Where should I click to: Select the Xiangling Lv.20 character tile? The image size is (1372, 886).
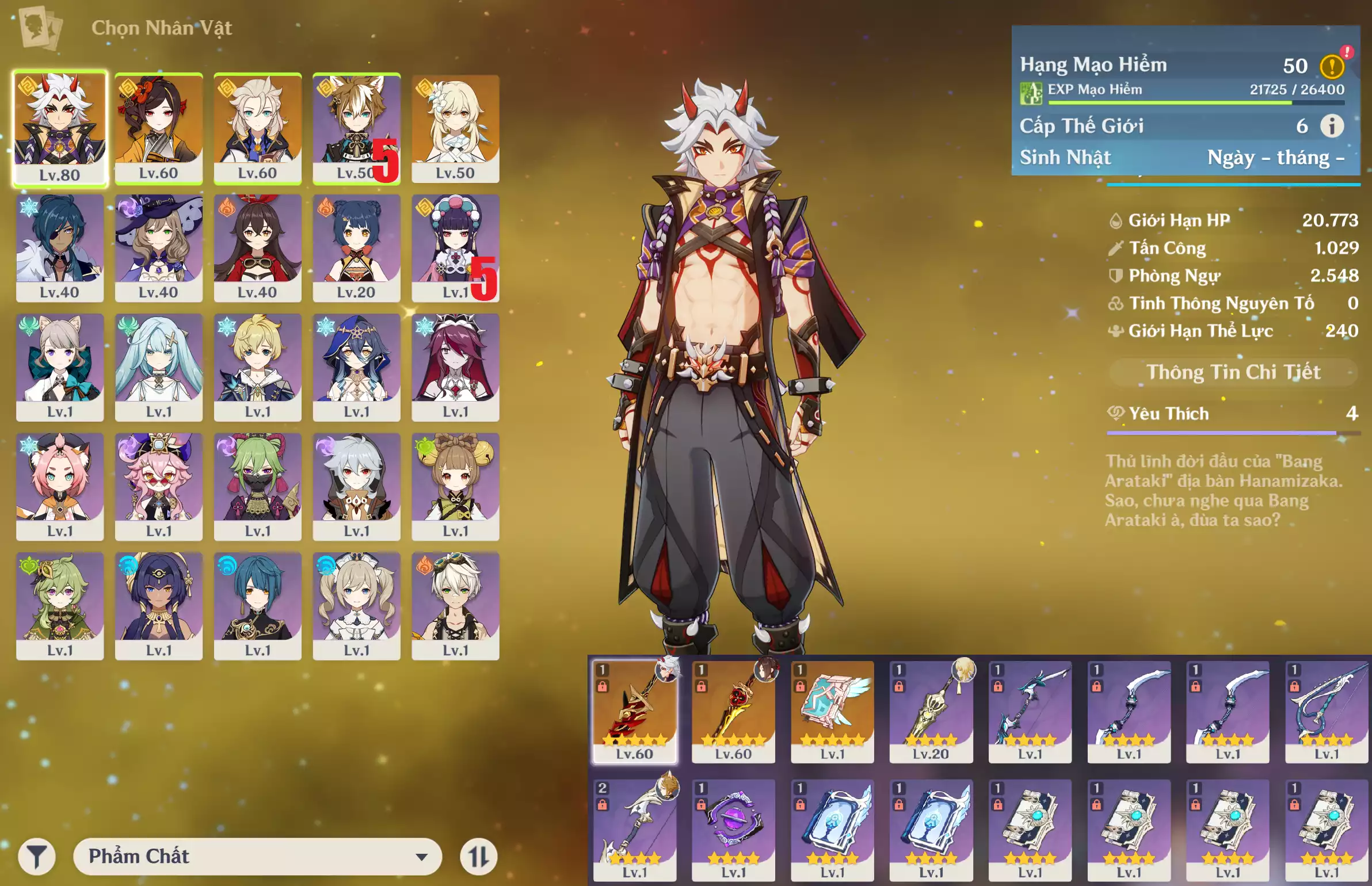(356, 247)
